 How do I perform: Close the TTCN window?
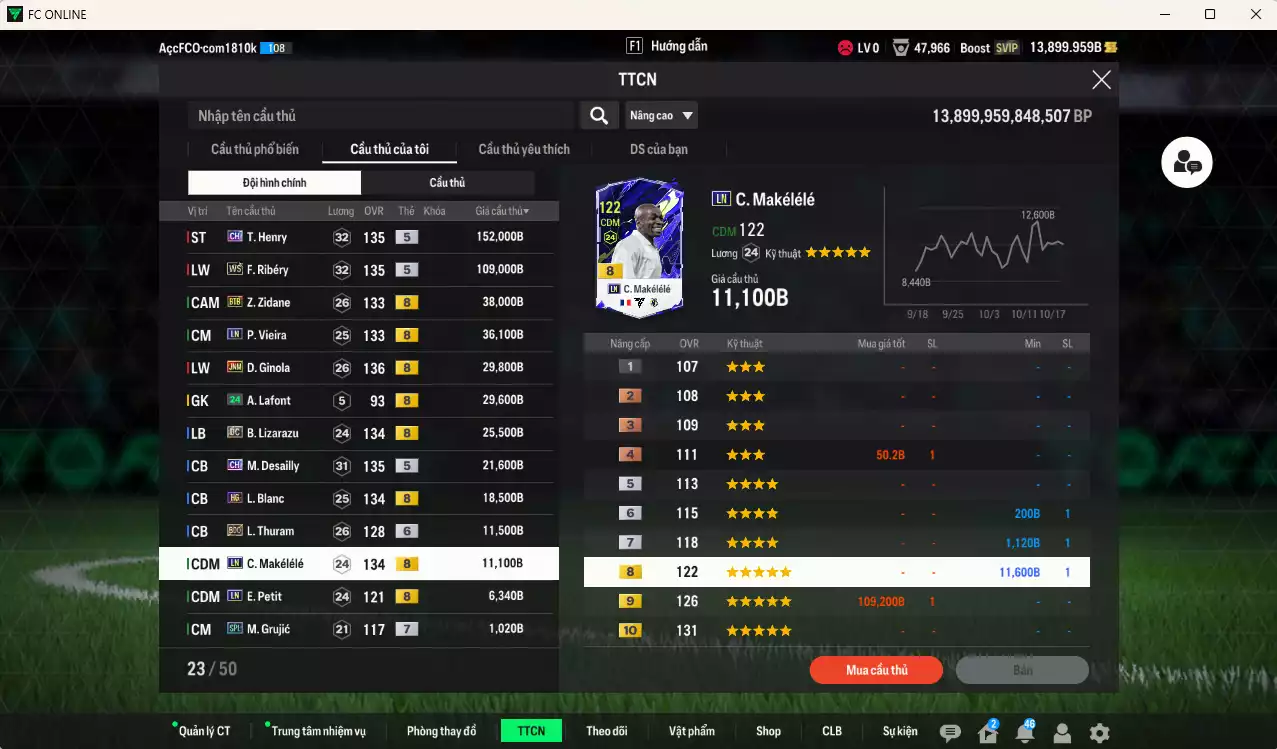click(1101, 80)
